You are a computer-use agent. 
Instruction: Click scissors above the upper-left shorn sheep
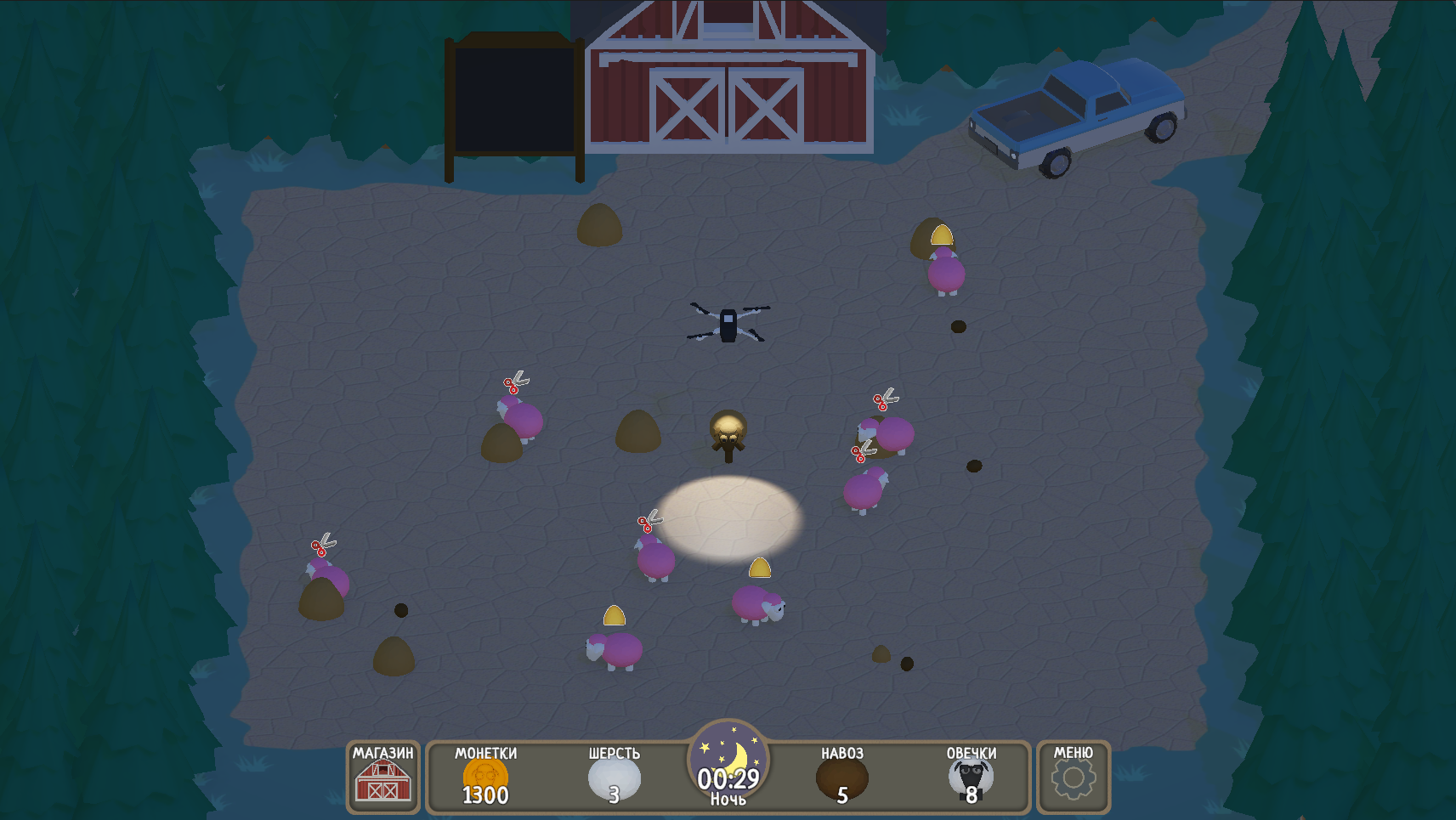(517, 382)
